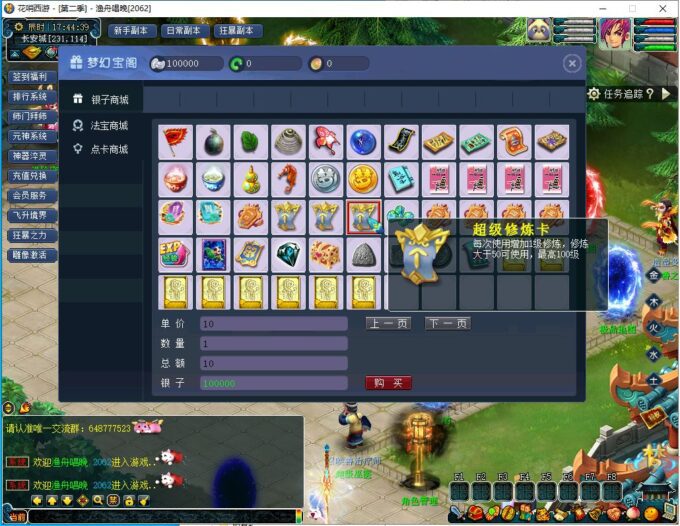Close the game window

click(661, 8)
